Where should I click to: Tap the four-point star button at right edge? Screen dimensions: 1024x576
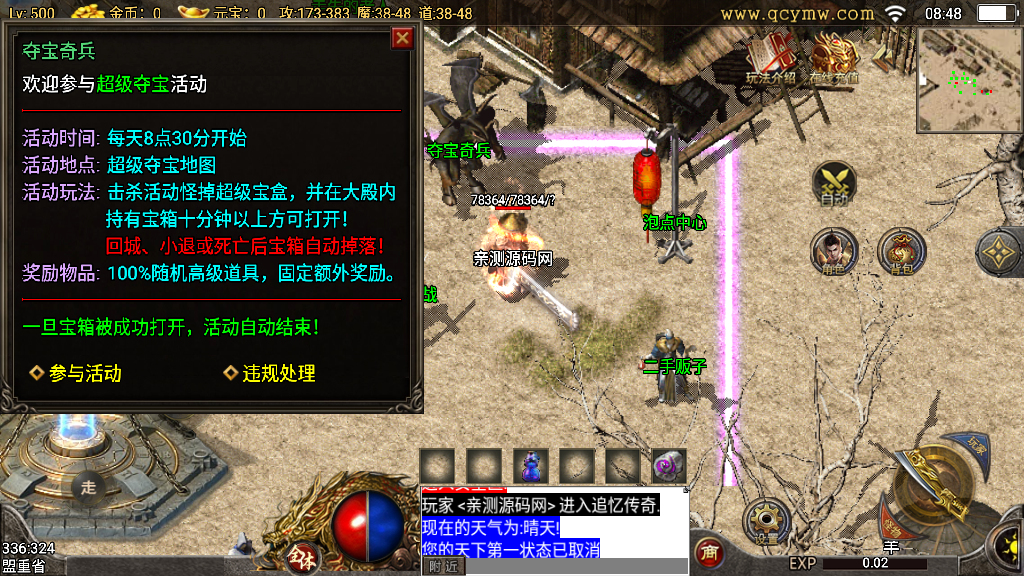click(1000, 252)
